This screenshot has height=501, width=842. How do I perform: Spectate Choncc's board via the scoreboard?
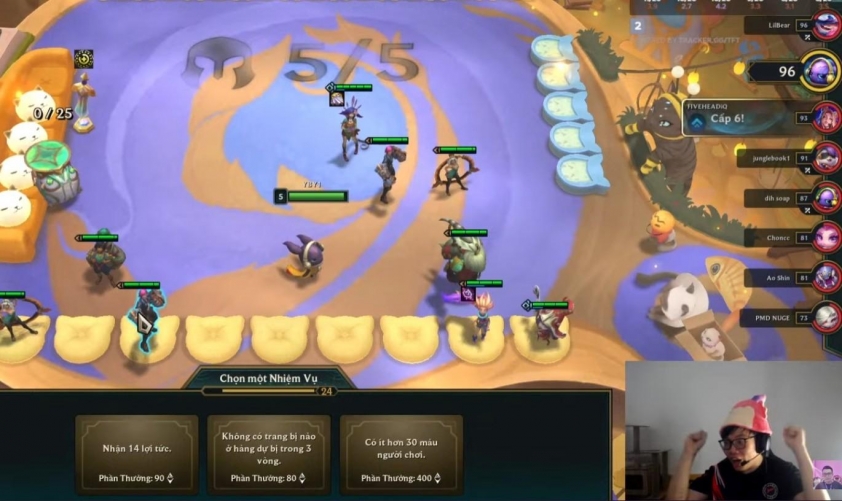(826, 238)
